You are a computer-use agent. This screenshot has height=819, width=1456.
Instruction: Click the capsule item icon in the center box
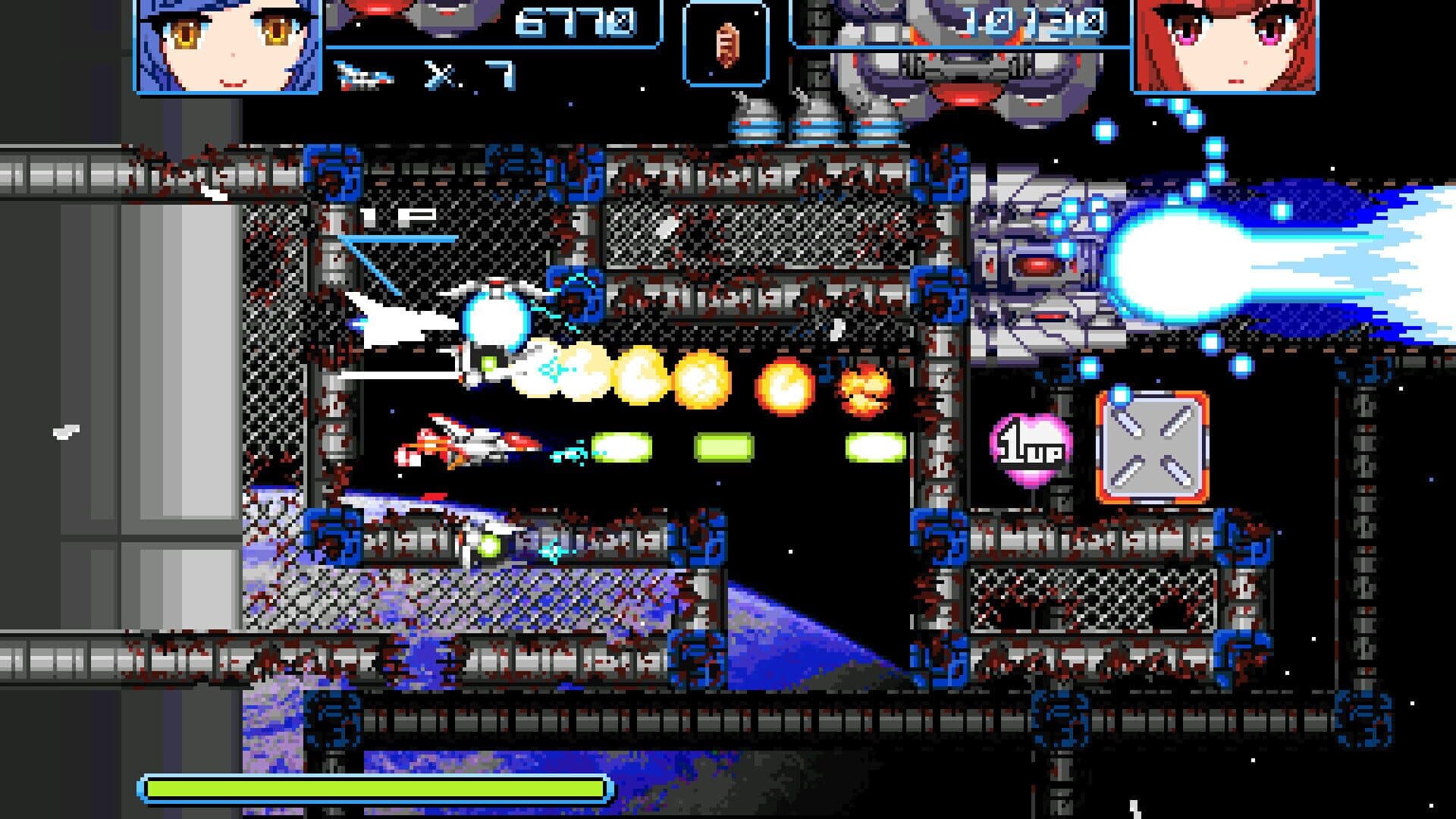[730, 44]
